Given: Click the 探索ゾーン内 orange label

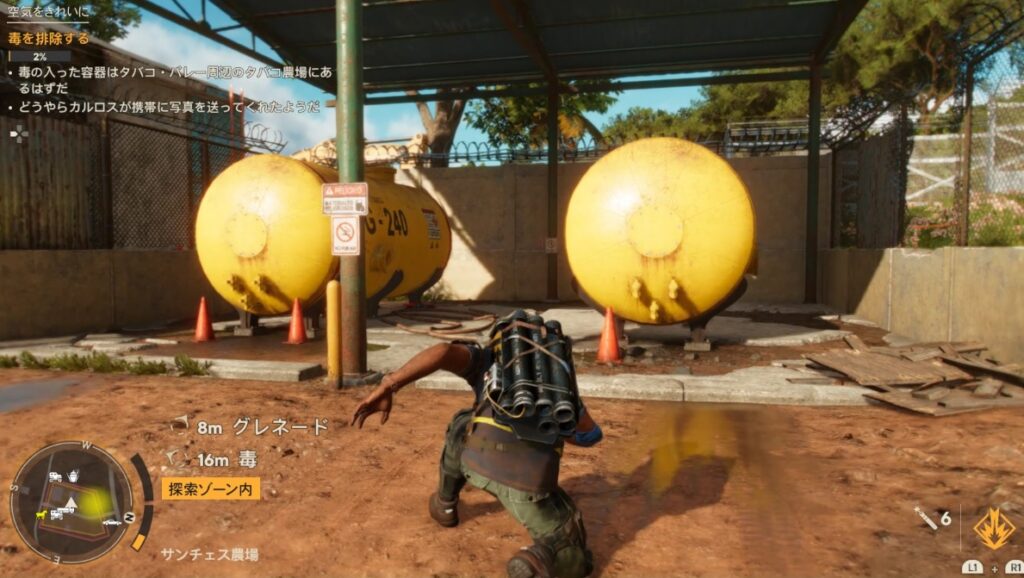Looking at the screenshot, I should (x=210, y=488).
